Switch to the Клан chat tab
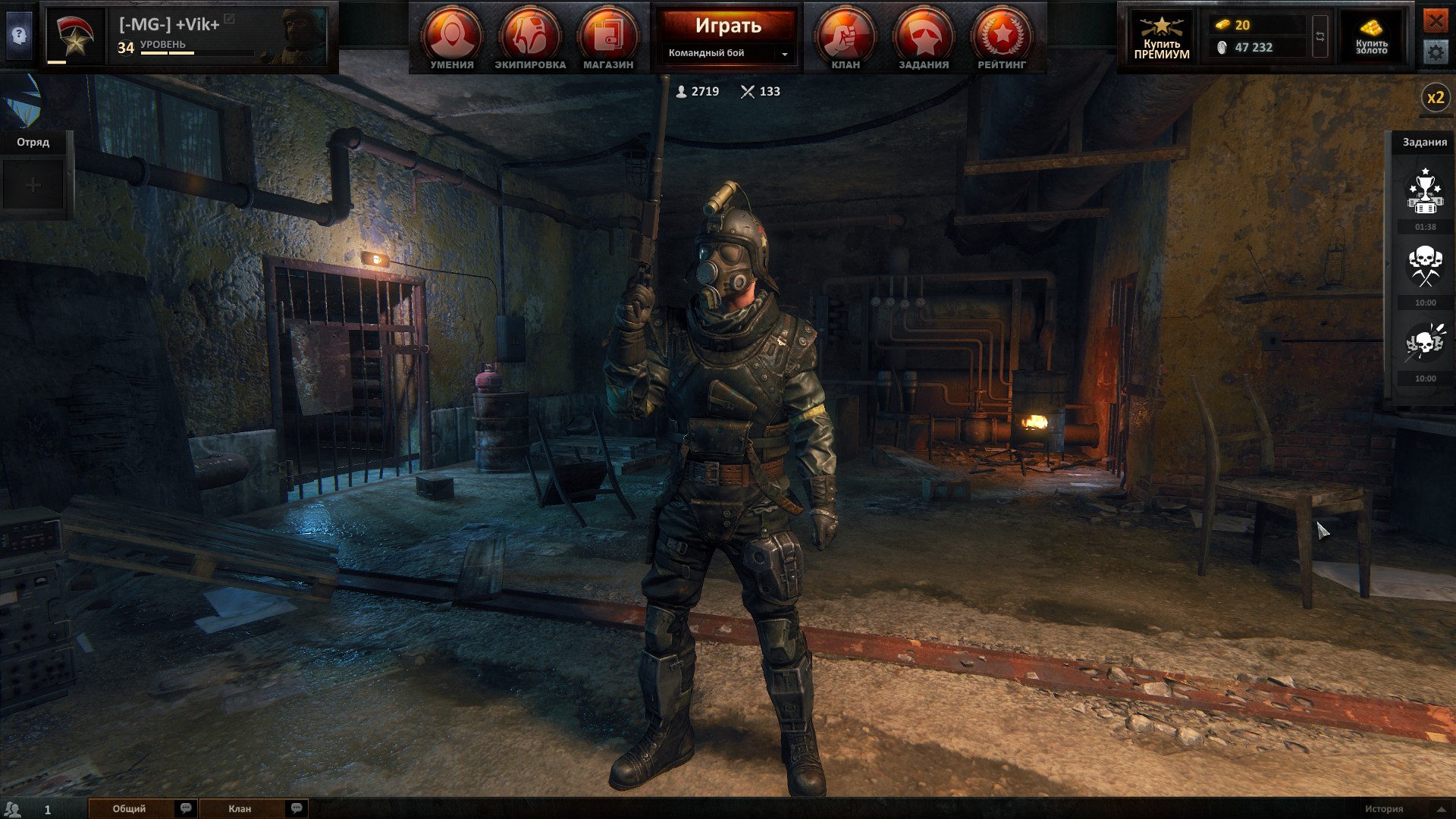Screen dimensions: 1456x819 pos(240,808)
